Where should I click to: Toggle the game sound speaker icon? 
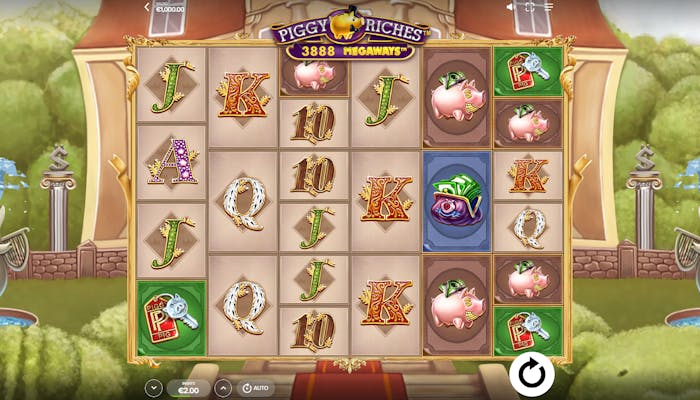[x=512, y=7]
